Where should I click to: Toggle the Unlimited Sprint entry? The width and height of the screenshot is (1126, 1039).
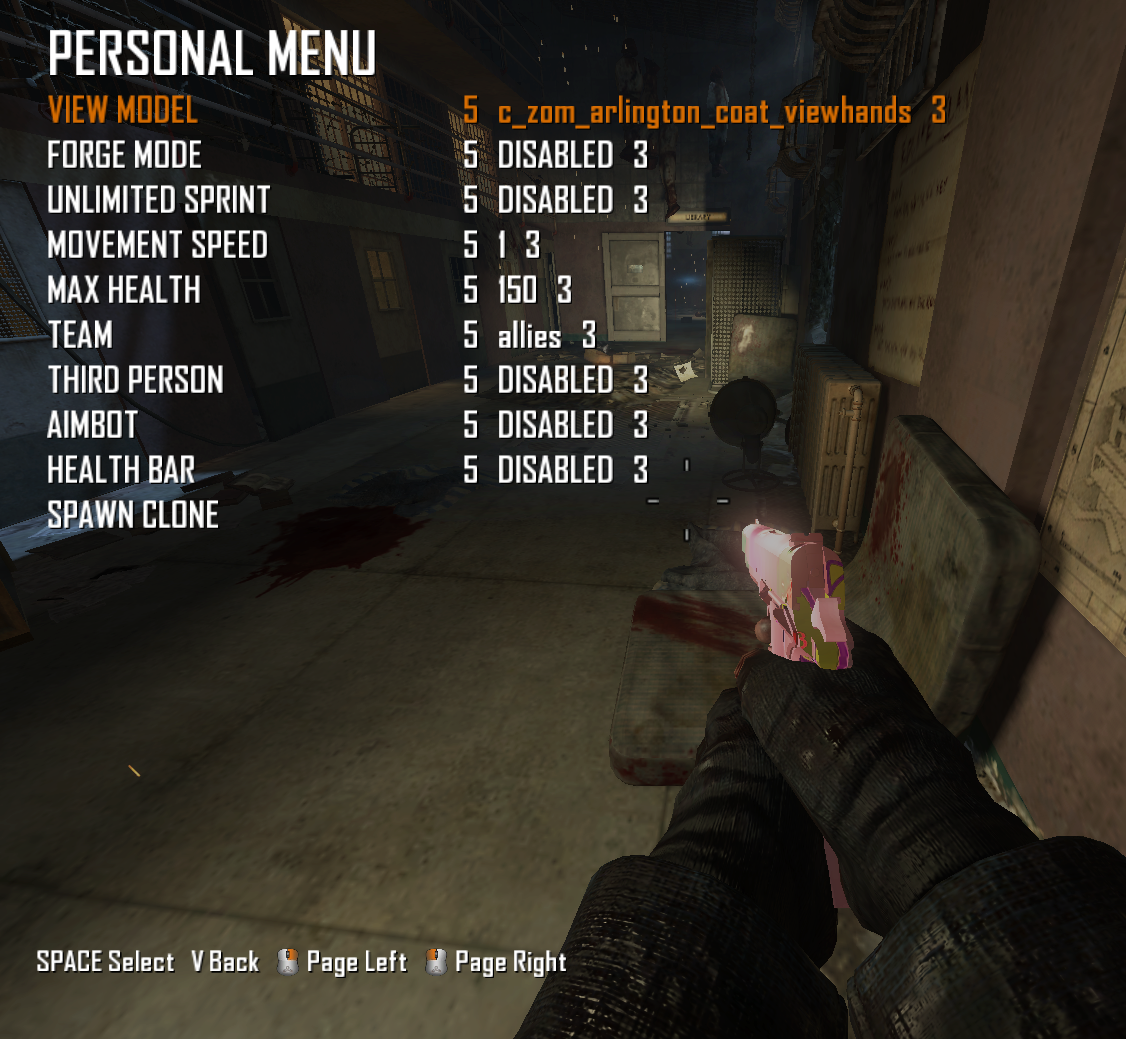pos(158,200)
